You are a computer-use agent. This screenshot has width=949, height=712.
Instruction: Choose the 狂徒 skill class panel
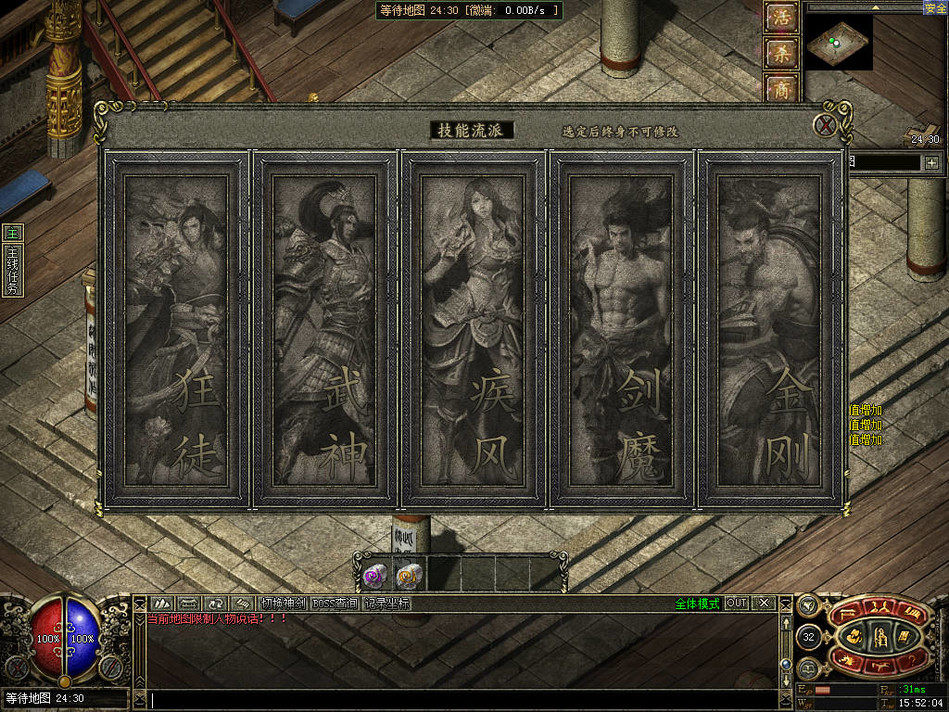coord(176,331)
